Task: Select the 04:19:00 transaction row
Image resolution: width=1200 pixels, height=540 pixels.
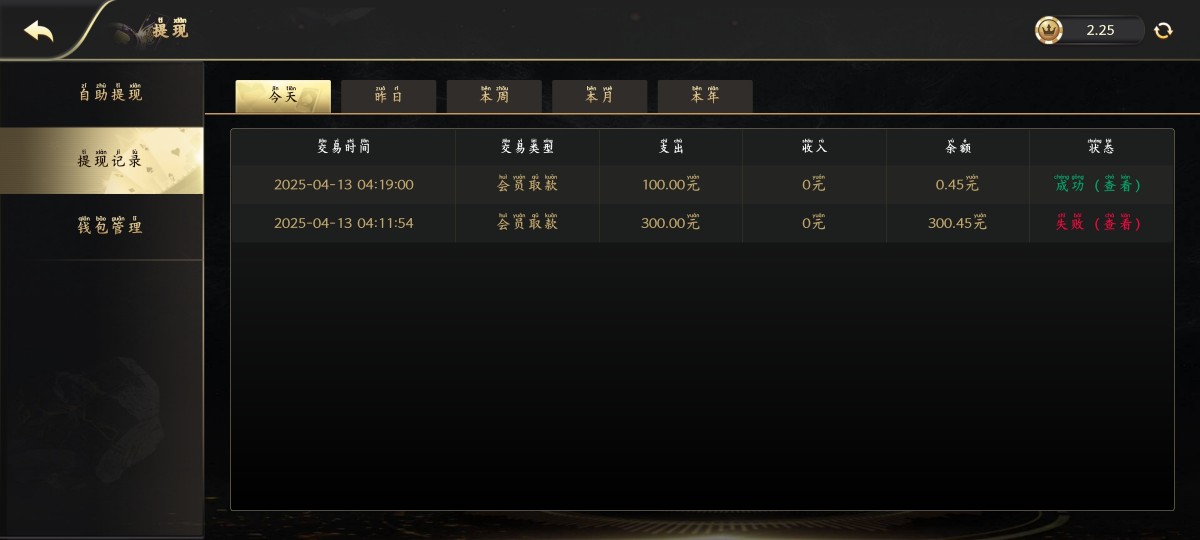Action: click(344, 185)
